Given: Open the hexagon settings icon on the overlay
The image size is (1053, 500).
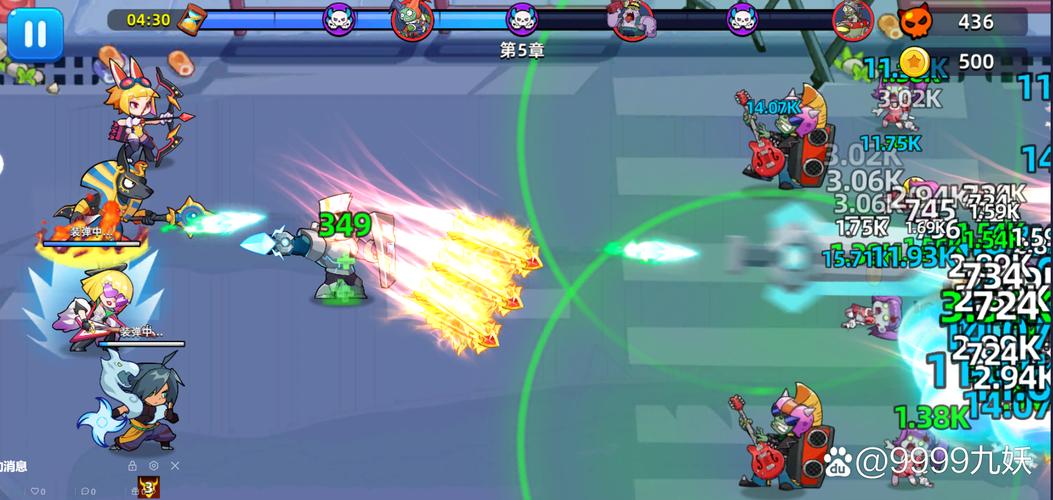Looking at the screenshot, I should point(153,466).
